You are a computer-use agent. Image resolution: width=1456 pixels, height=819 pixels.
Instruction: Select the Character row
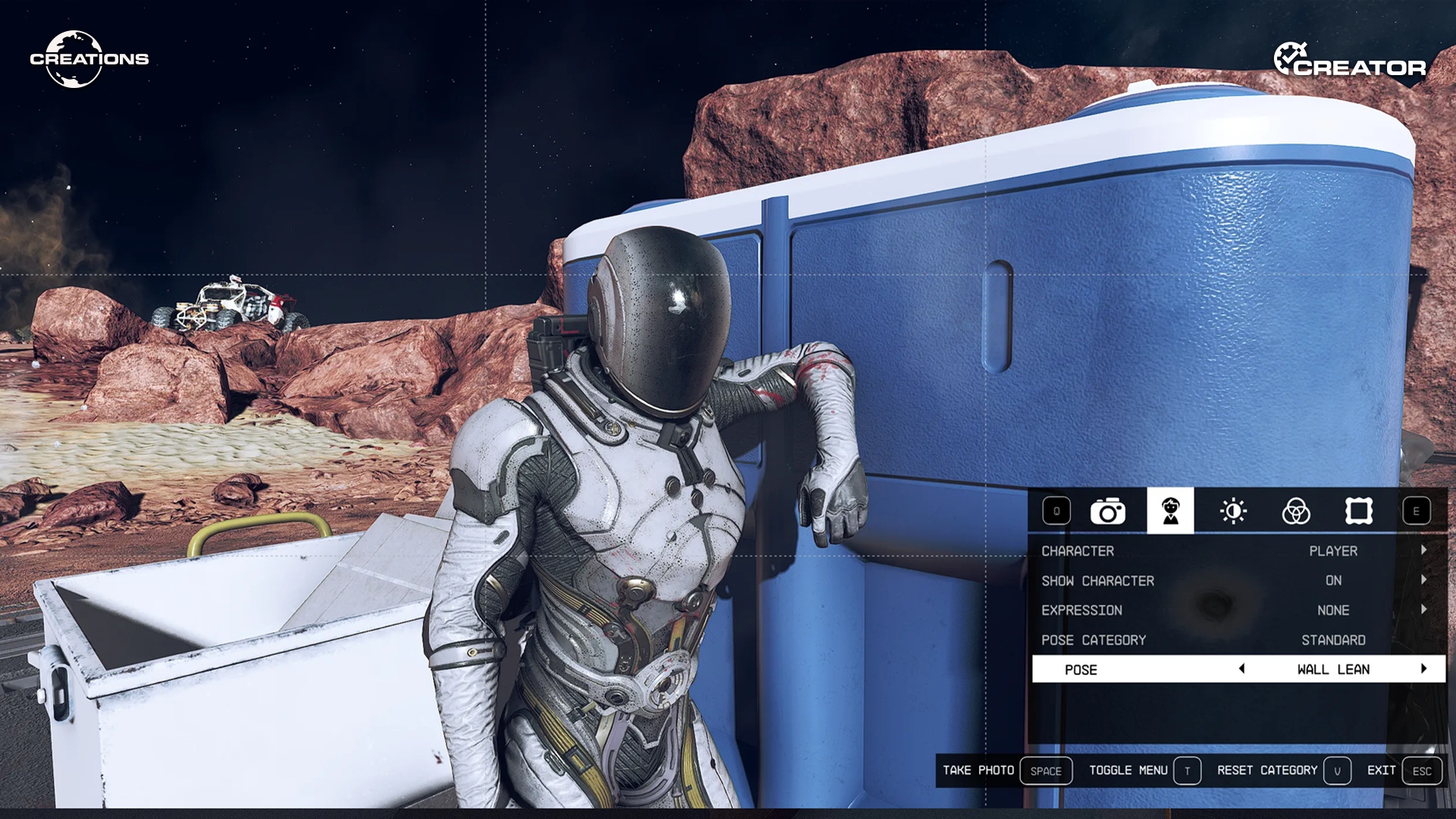1238,551
